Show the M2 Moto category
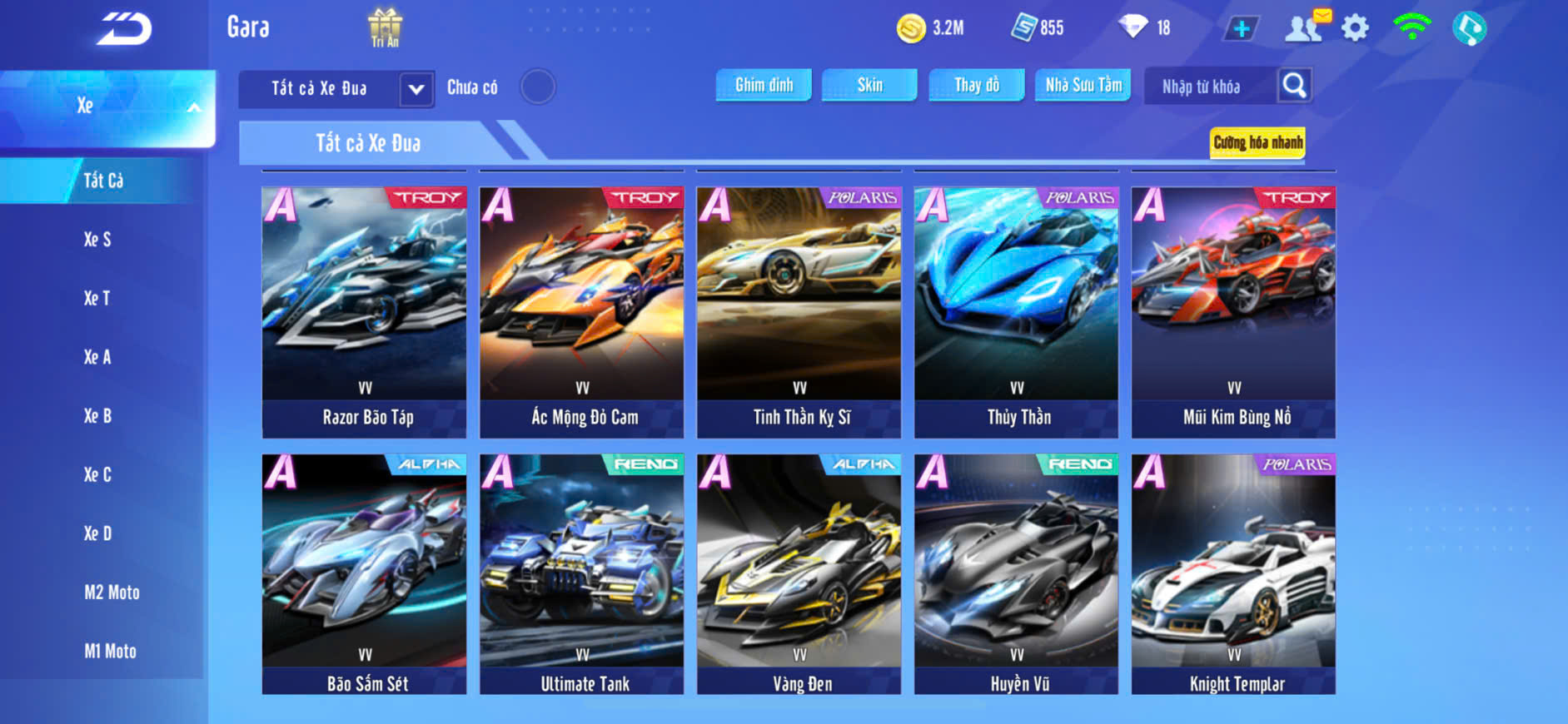 pyautogui.click(x=112, y=593)
